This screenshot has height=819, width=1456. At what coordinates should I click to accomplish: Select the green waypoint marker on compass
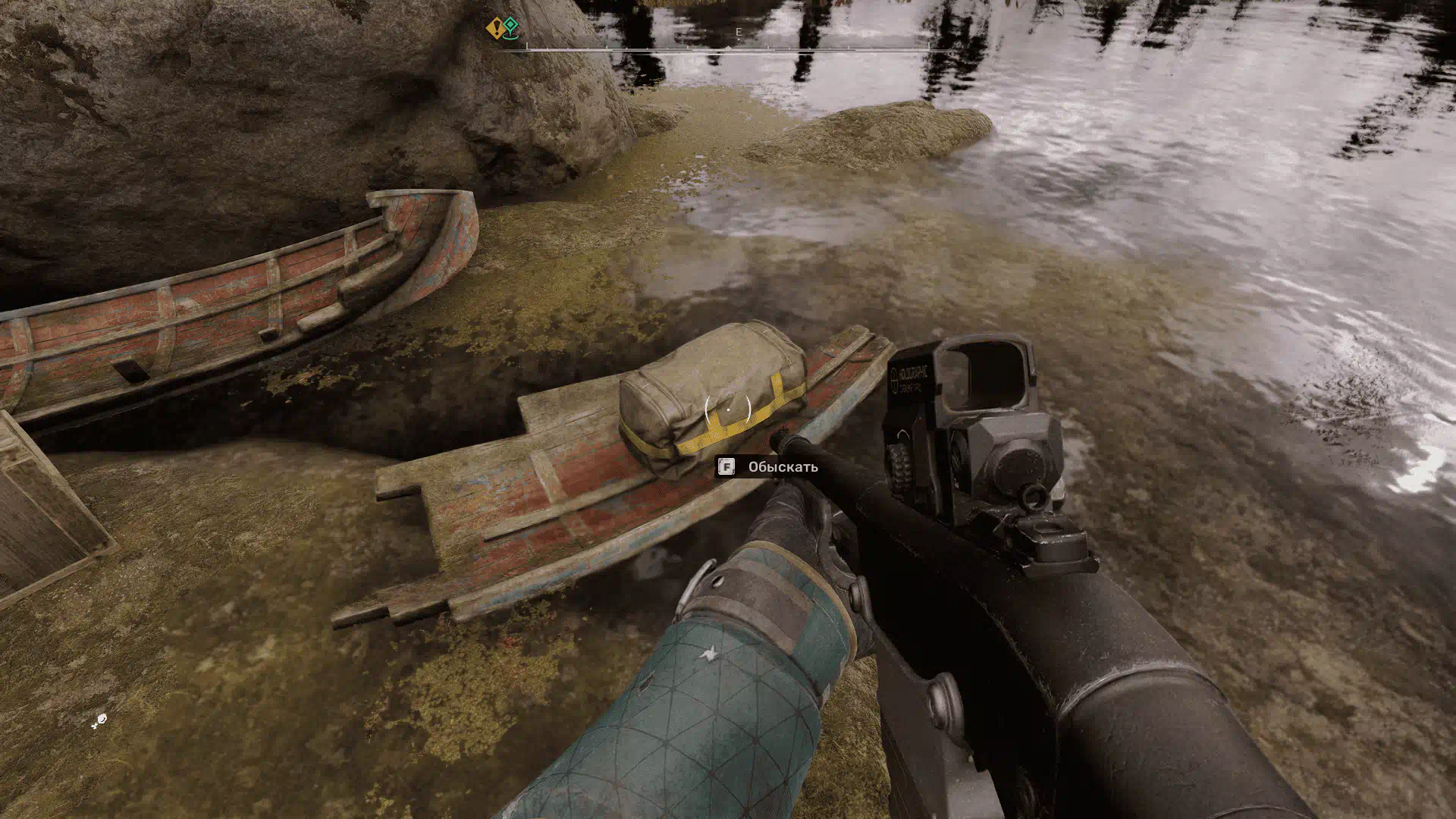tap(512, 27)
